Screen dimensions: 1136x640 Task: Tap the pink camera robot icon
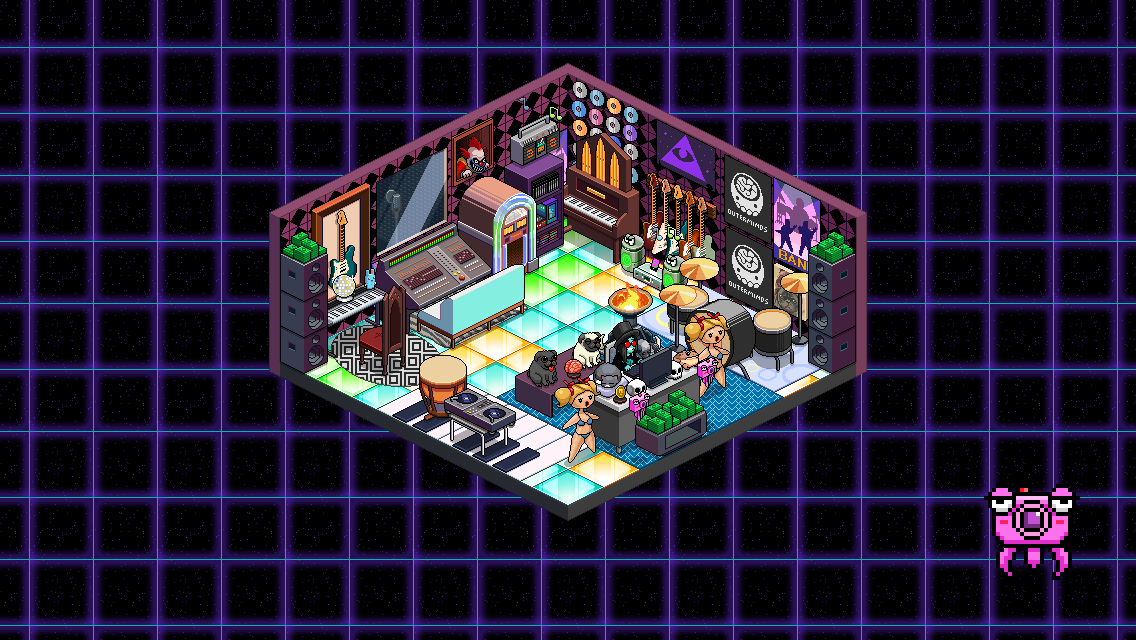pos(1028,528)
